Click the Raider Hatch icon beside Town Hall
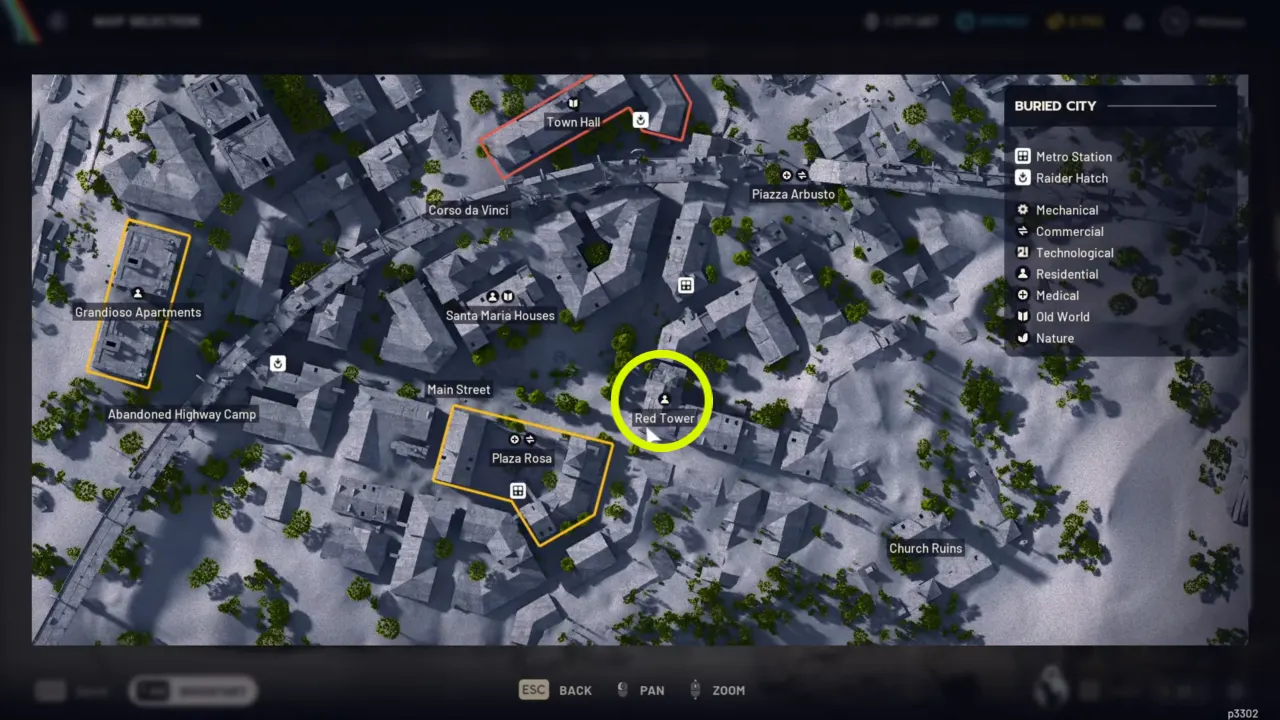The image size is (1280, 720). 640,119
